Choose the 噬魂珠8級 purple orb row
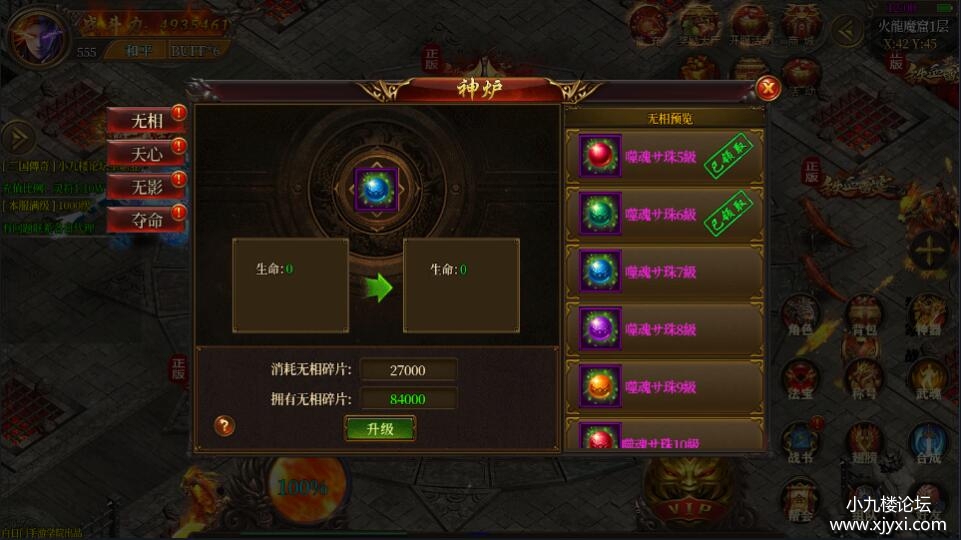The height and width of the screenshot is (540, 961). pos(664,328)
